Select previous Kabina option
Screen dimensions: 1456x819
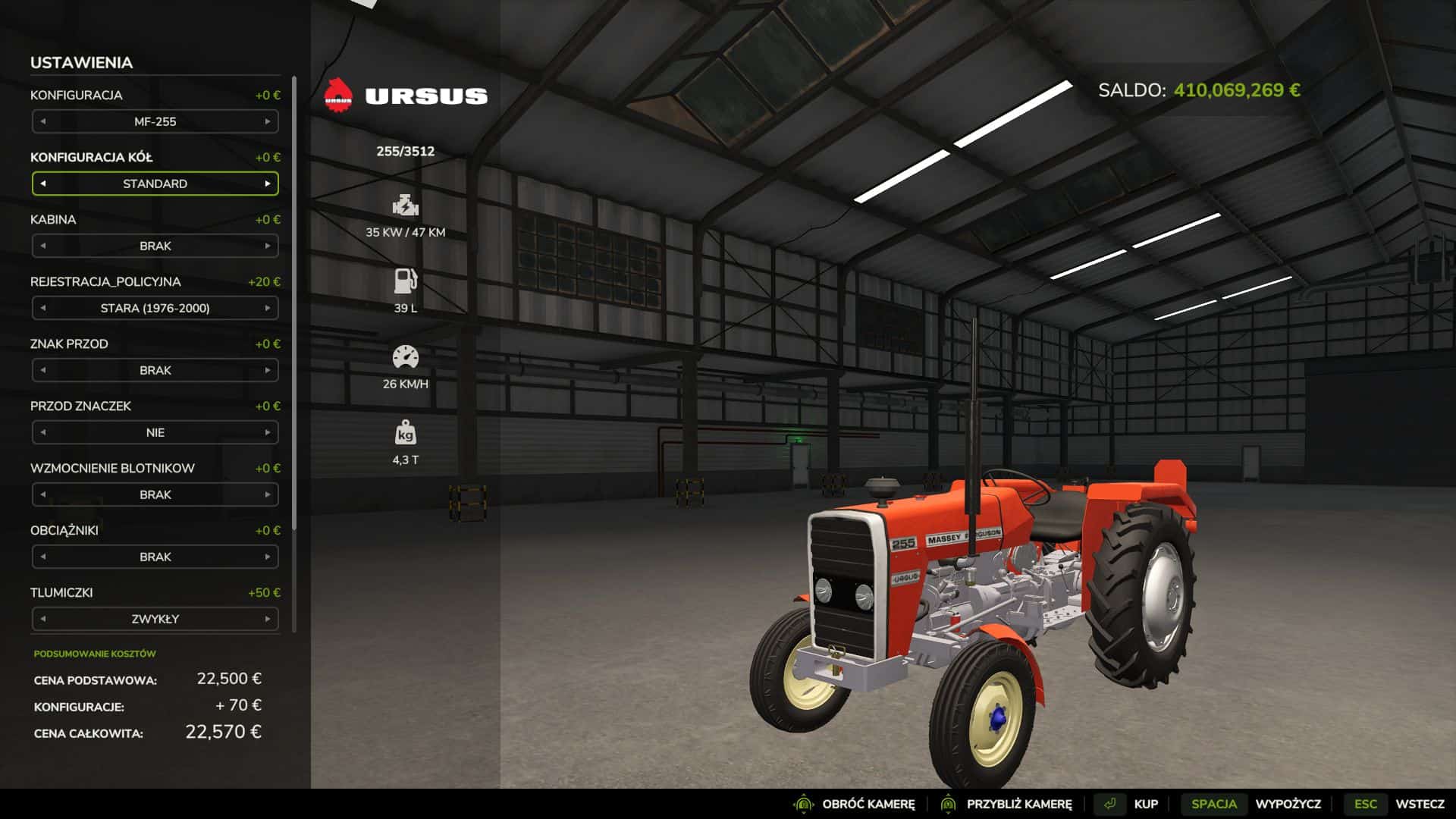43,246
